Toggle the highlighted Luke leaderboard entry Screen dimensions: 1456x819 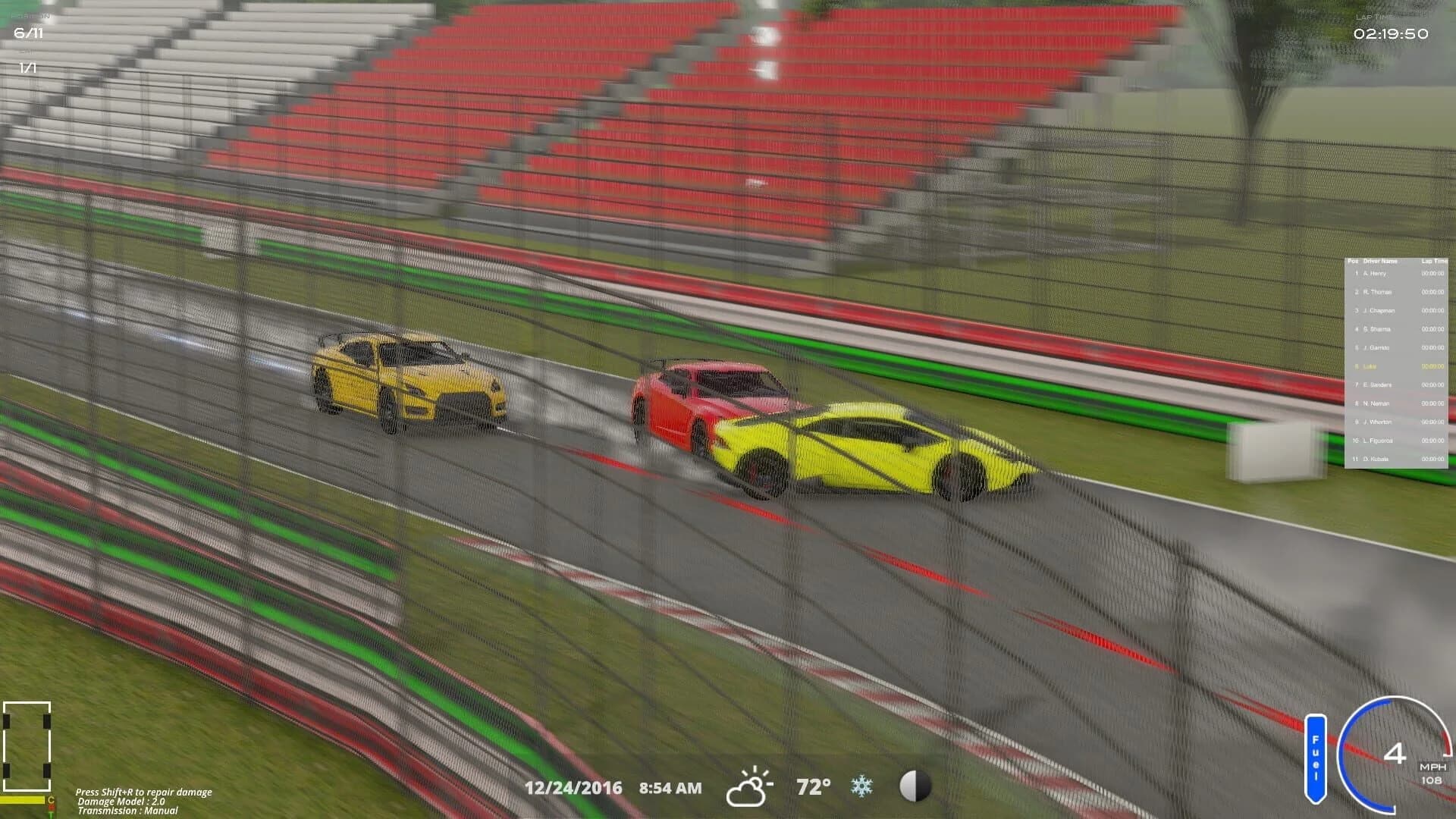1371,366
